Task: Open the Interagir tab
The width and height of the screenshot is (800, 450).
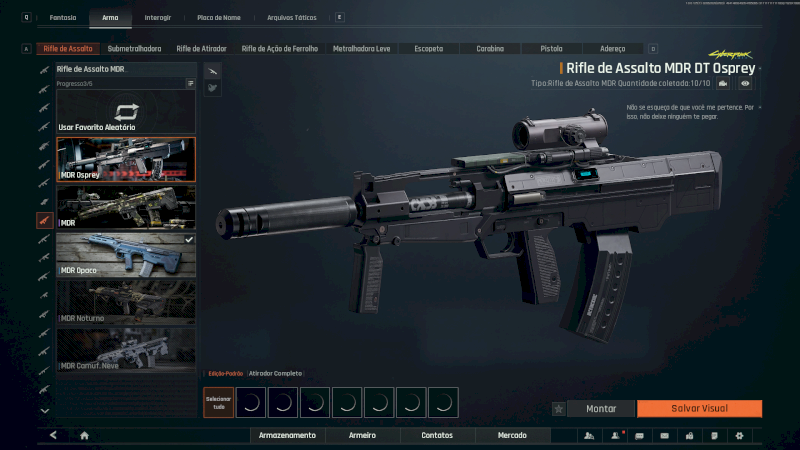Action: pos(157,17)
